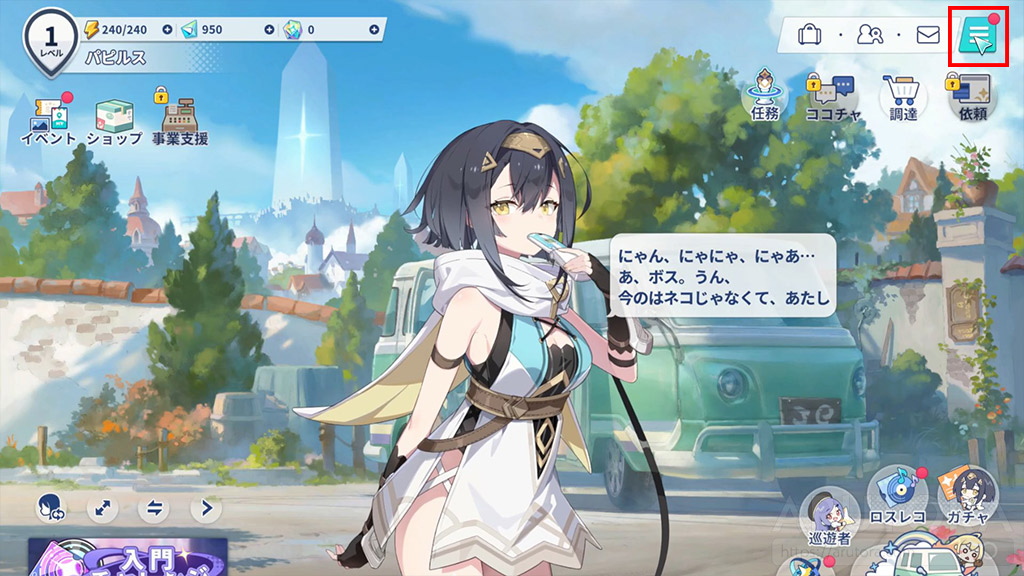
Task: Open the イベント events menu
Action: pos(48,122)
